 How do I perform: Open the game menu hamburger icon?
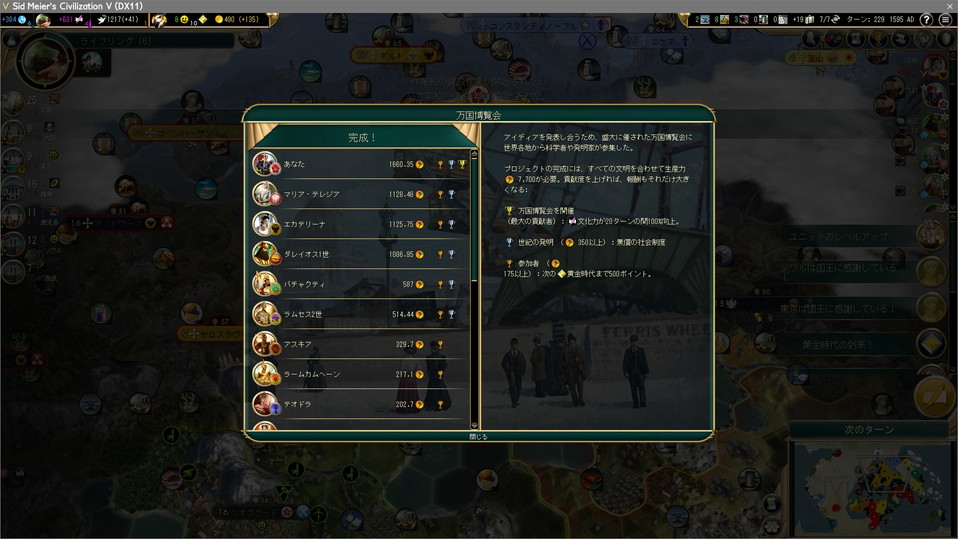pyautogui.click(x=944, y=19)
